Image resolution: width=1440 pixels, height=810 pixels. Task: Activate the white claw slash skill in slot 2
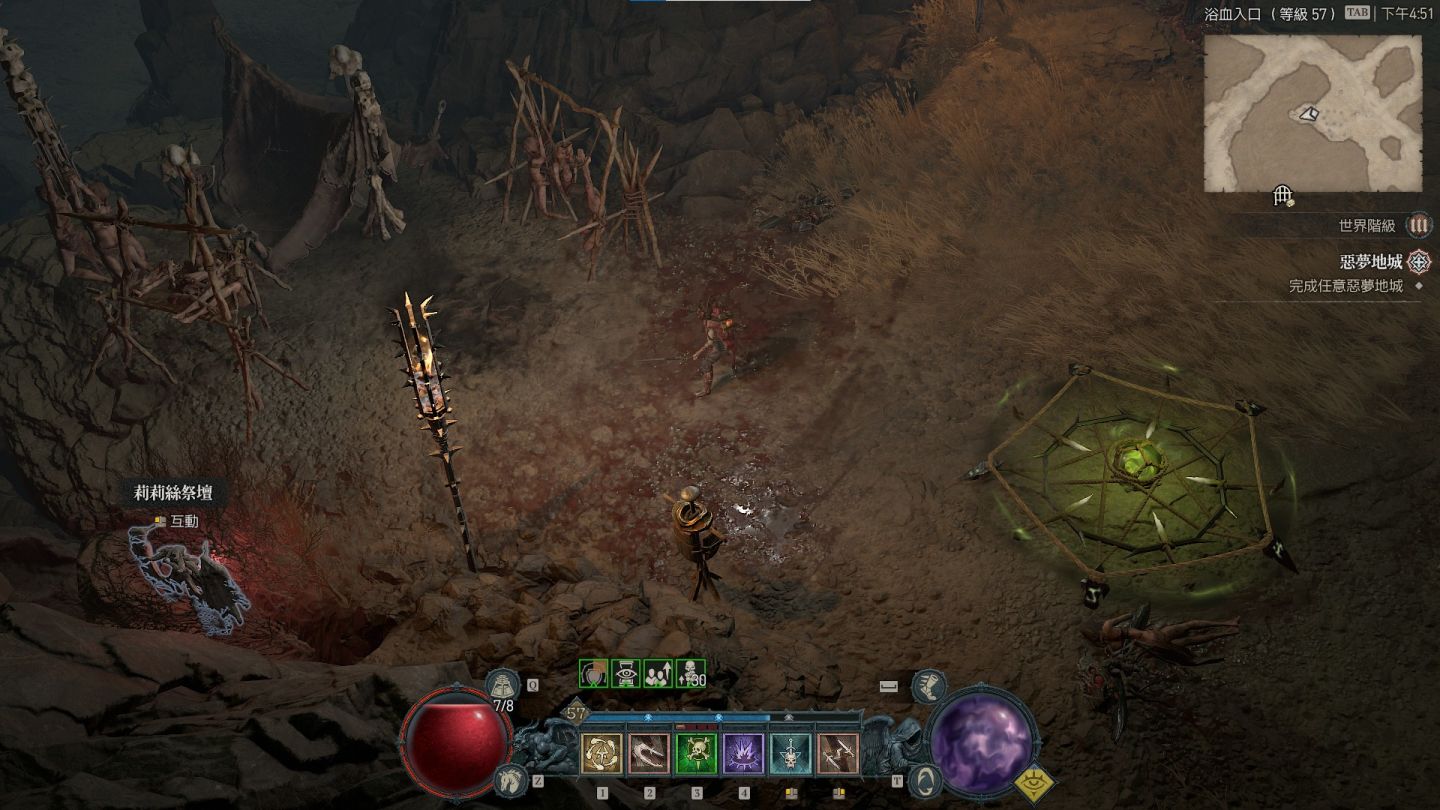coord(649,754)
